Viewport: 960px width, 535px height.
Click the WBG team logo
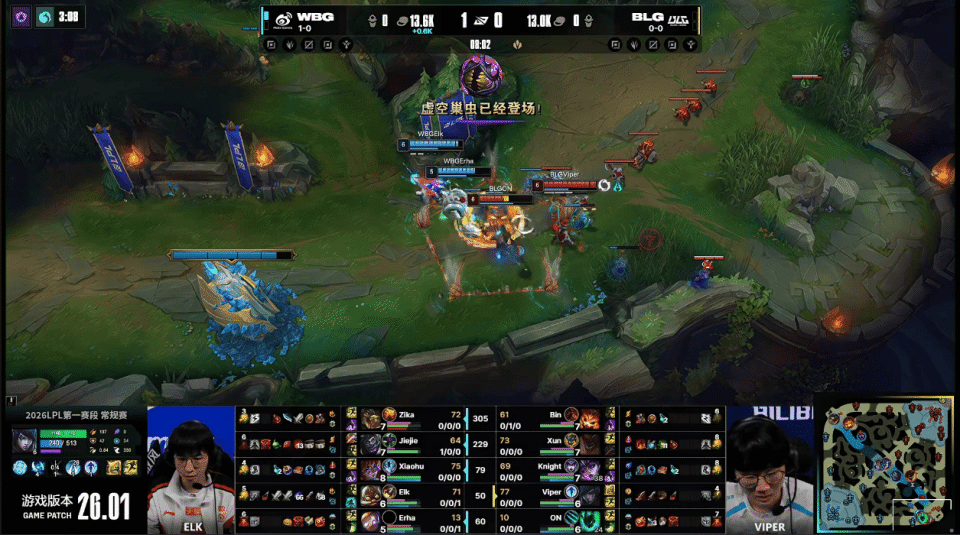point(284,19)
